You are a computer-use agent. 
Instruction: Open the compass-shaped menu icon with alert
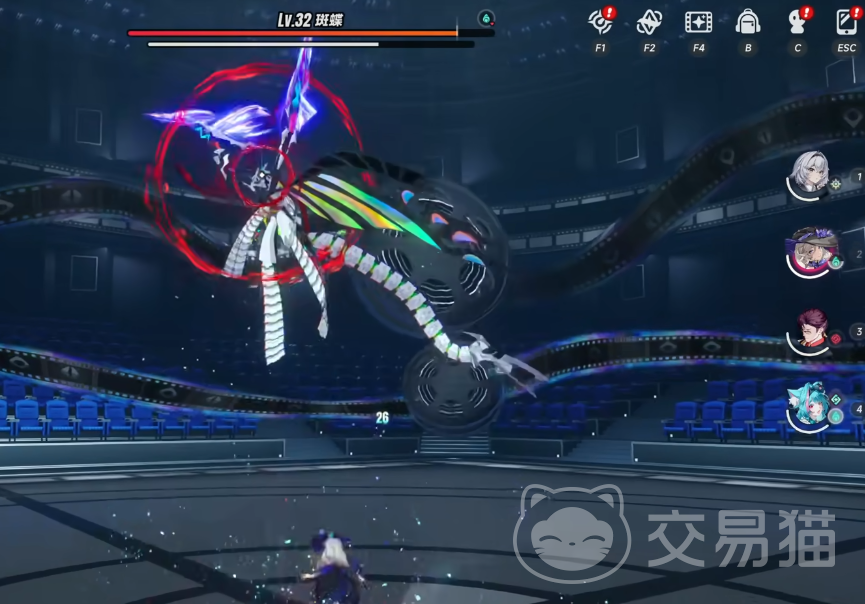[x=600, y=21]
